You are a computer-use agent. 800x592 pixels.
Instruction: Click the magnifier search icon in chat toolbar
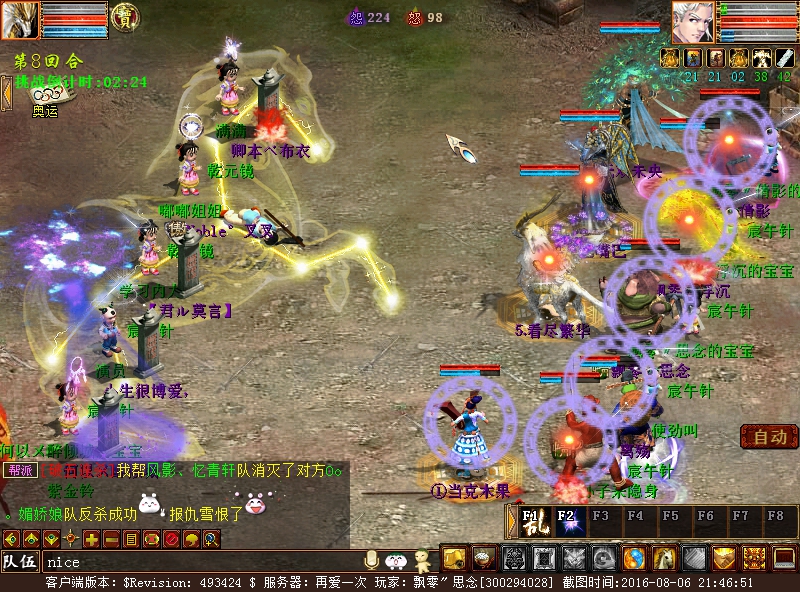tap(211, 540)
